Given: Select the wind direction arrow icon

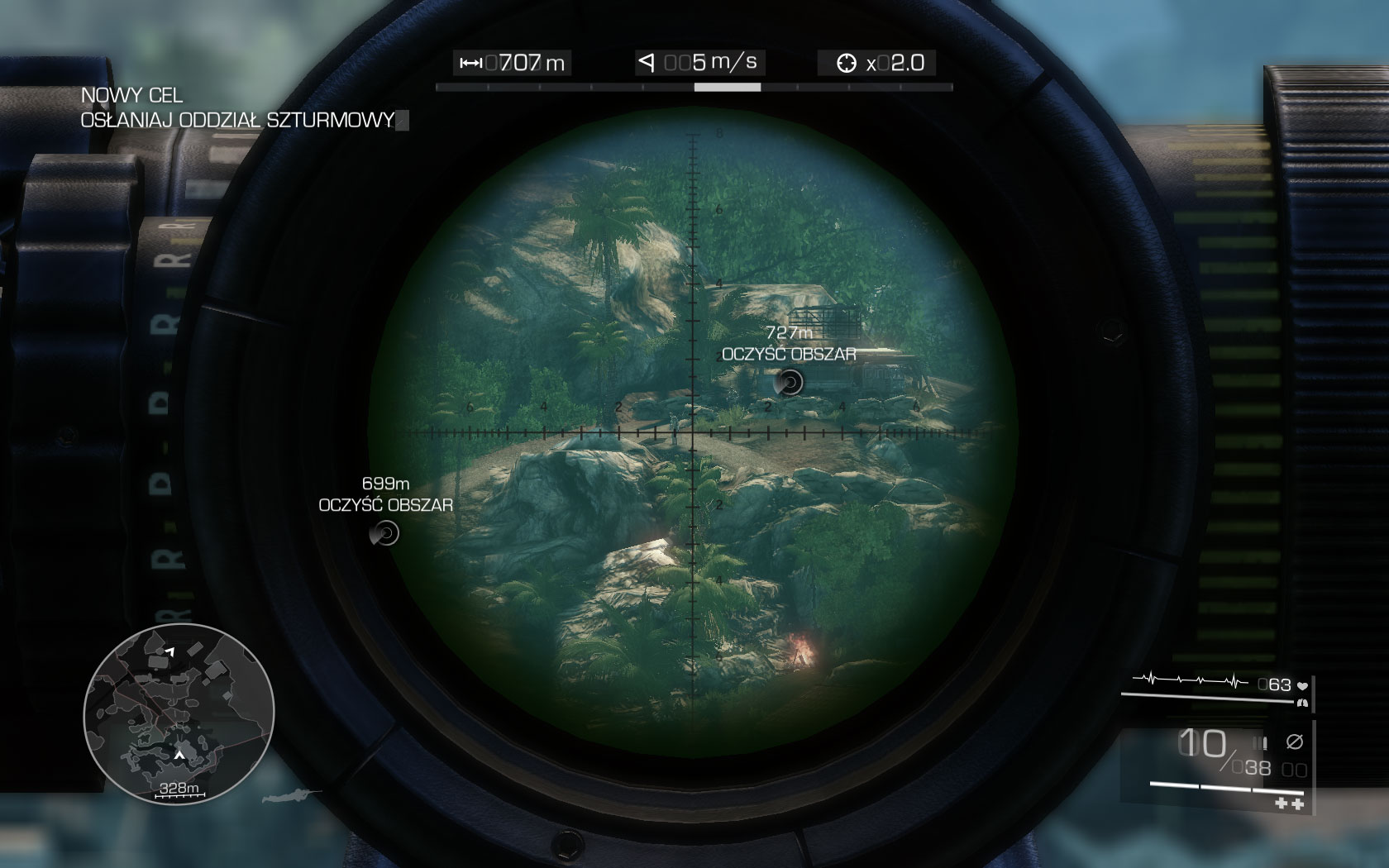Looking at the screenshot, I should pyautogui.click(x=648, y=60).
